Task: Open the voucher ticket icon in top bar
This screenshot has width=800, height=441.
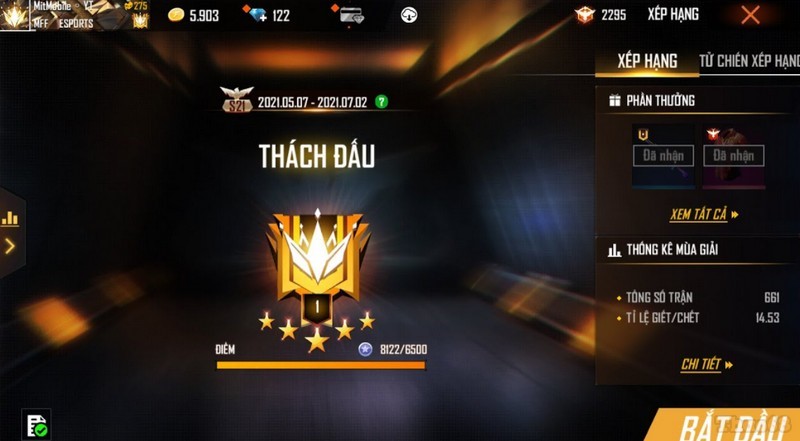Action: [x=350, y=15]
